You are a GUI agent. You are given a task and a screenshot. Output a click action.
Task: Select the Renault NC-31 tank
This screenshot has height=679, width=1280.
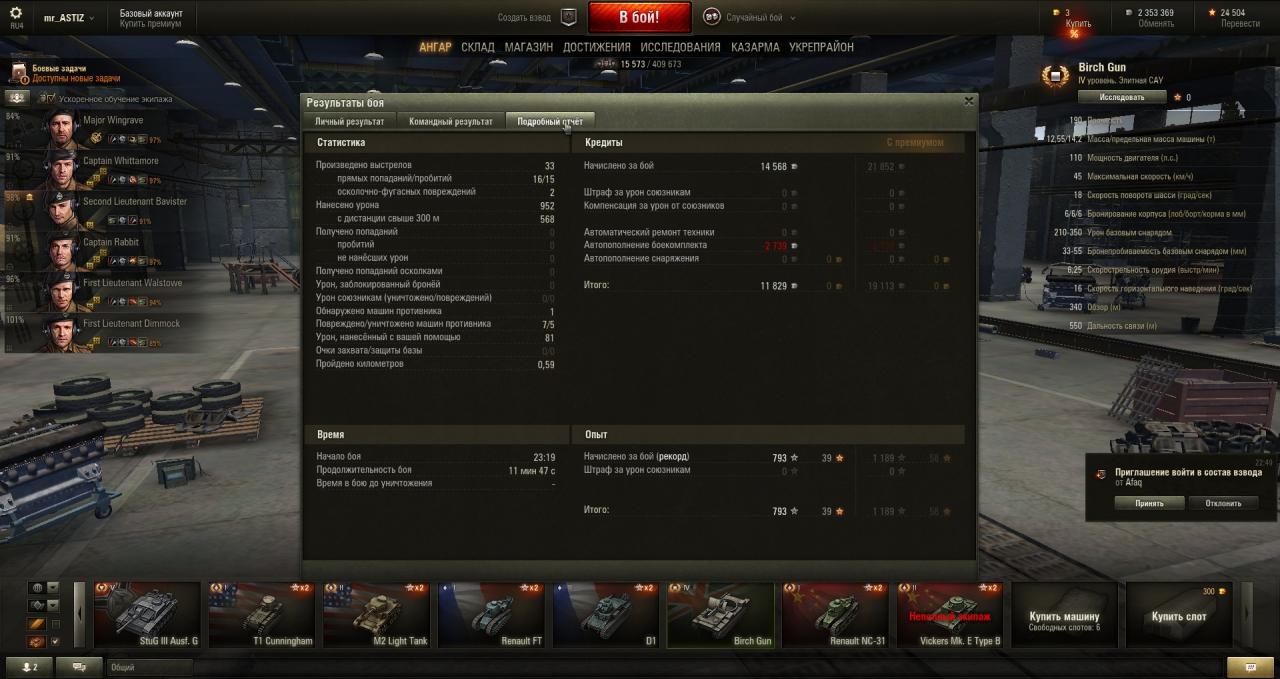pos(835,616)
